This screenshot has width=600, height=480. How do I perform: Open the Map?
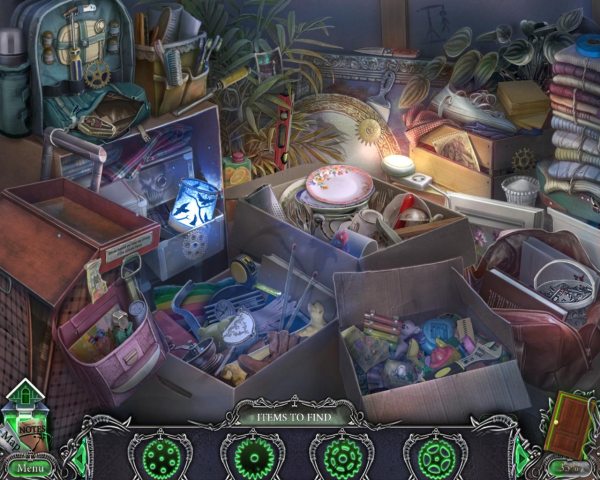tap(10, 438)
